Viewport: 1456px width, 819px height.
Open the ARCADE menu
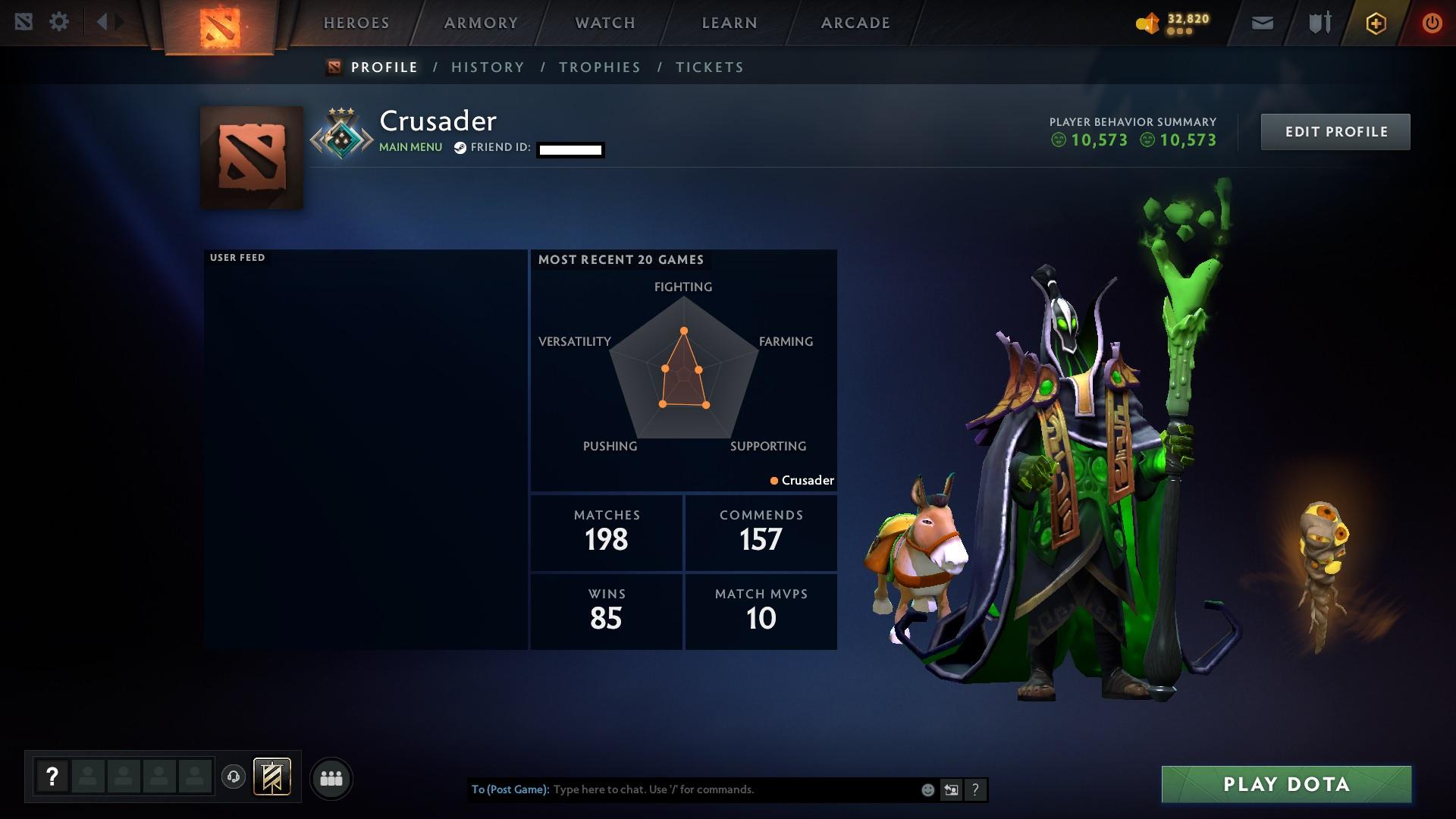click(x=855, y=23)
